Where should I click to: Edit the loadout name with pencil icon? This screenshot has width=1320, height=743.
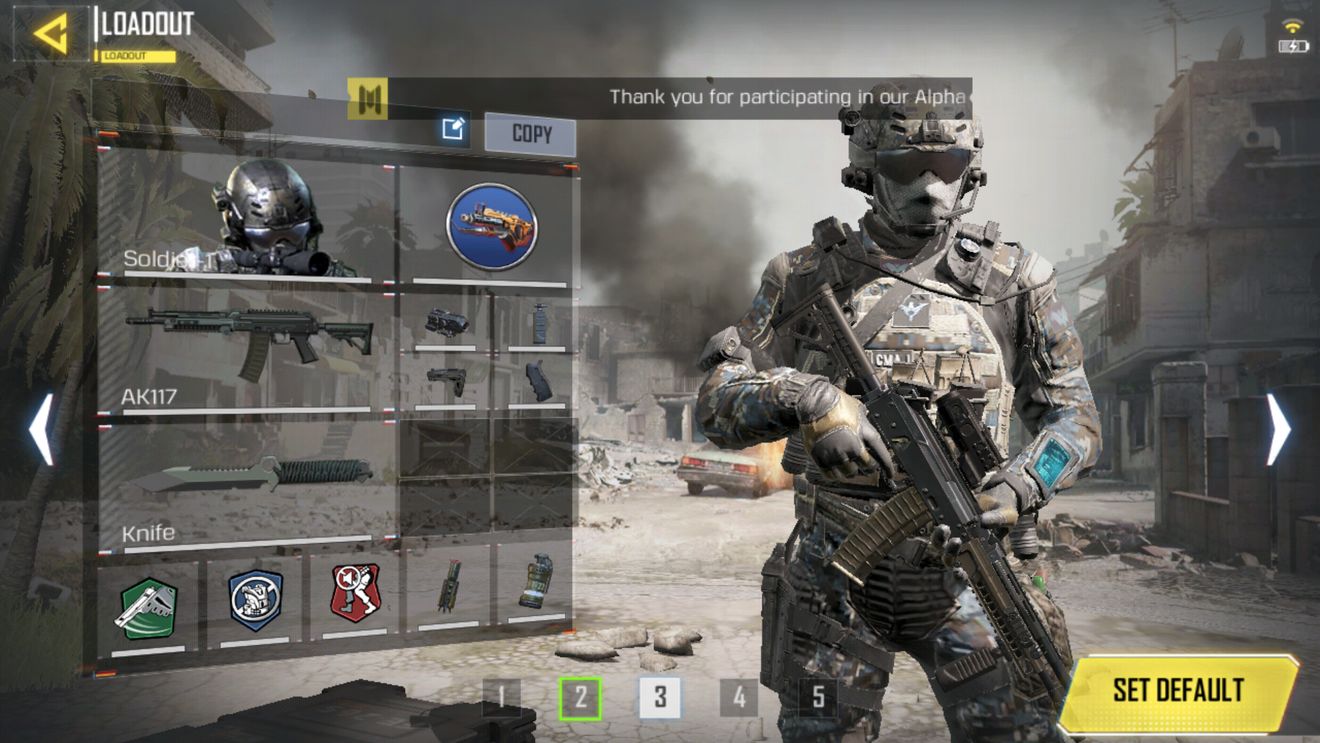coord(454,128)
